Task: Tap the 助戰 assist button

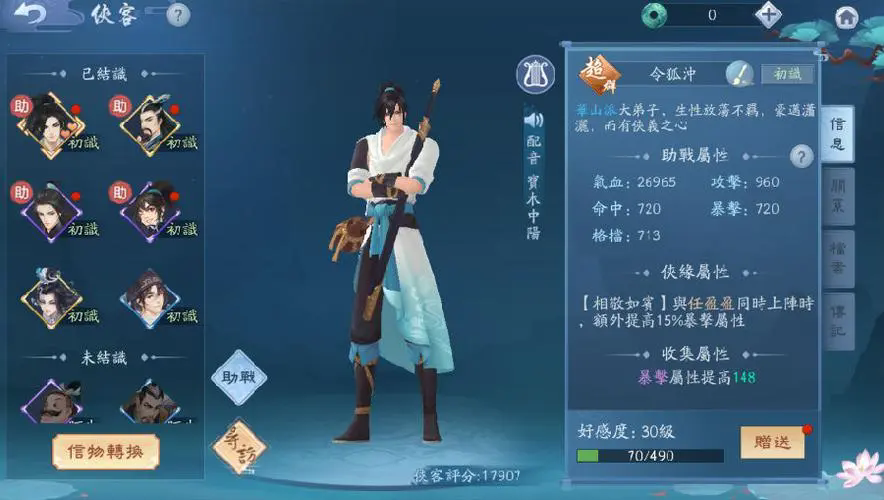Action: pyautogui.click(x=239, y=376)
